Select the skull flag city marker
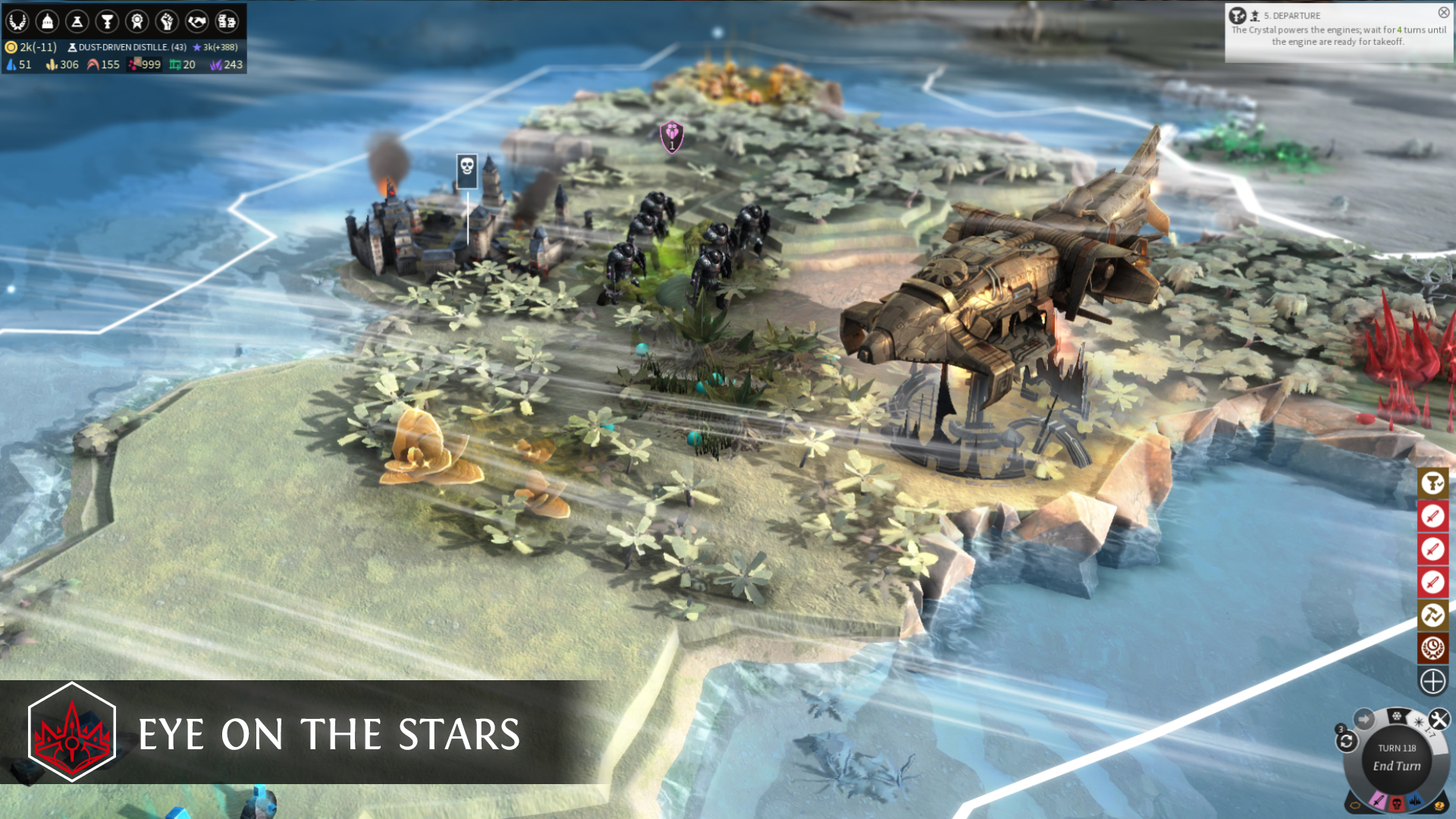This screenshot has height=819, width=1456. click(x=467, y=170)
